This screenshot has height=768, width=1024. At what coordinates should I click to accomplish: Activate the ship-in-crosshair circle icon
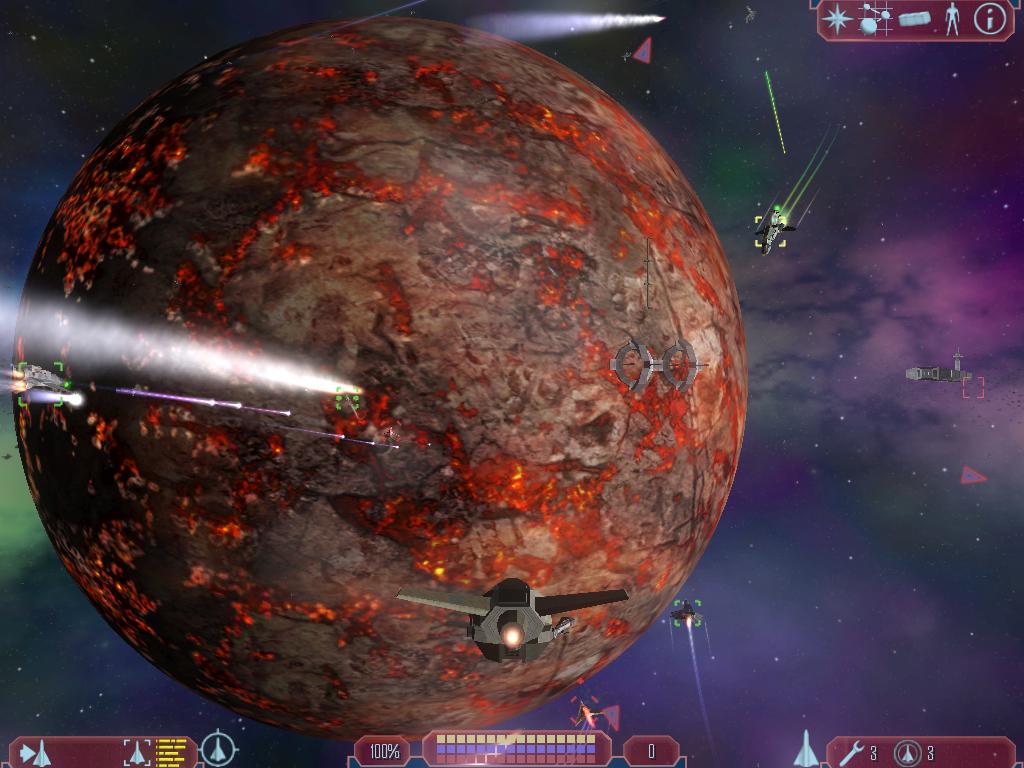pyautogui.click(x=218, y=749)
